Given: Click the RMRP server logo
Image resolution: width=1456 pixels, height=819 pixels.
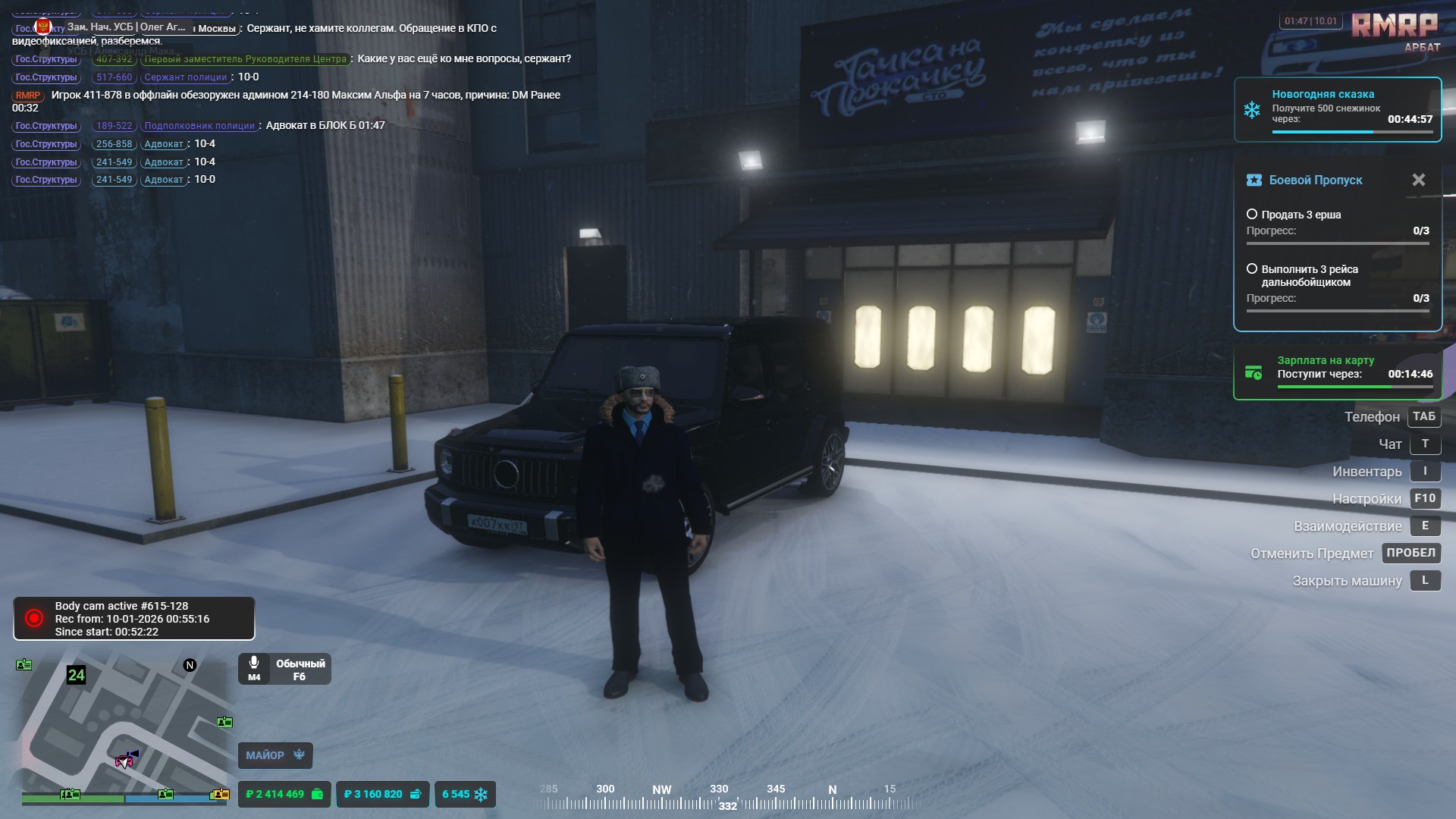Looking at the screenshot, I should 1395,25.
